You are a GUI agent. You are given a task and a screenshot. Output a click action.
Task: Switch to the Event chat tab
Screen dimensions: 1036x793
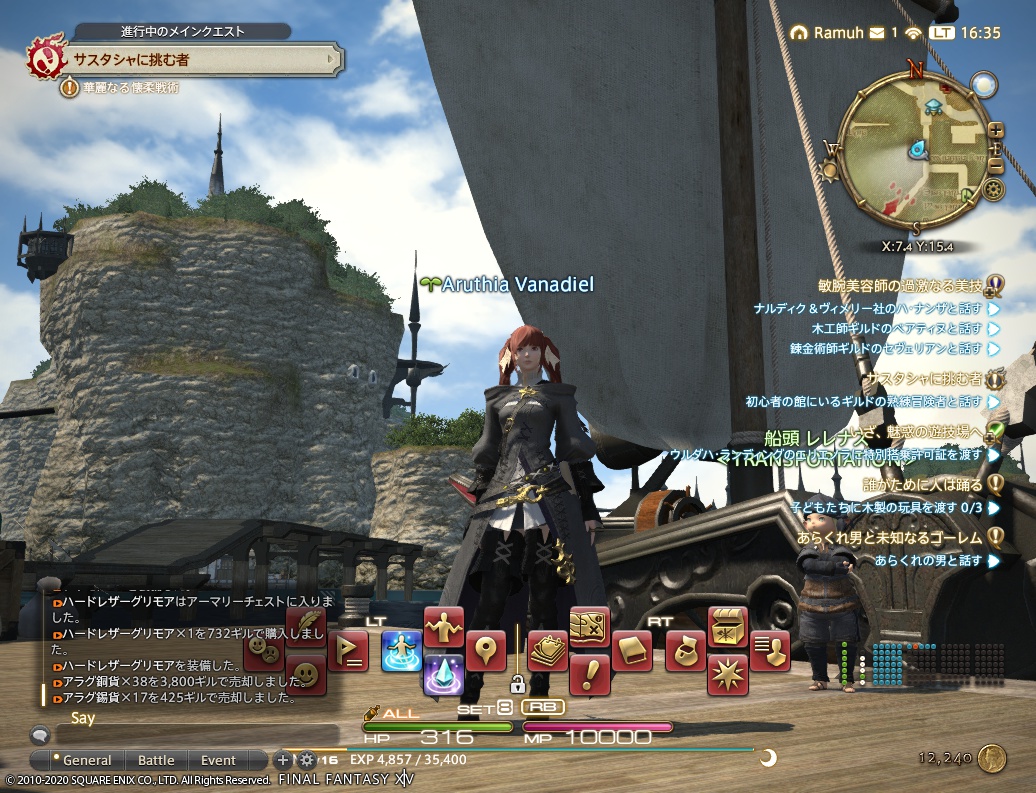click(x=218, y=760)
